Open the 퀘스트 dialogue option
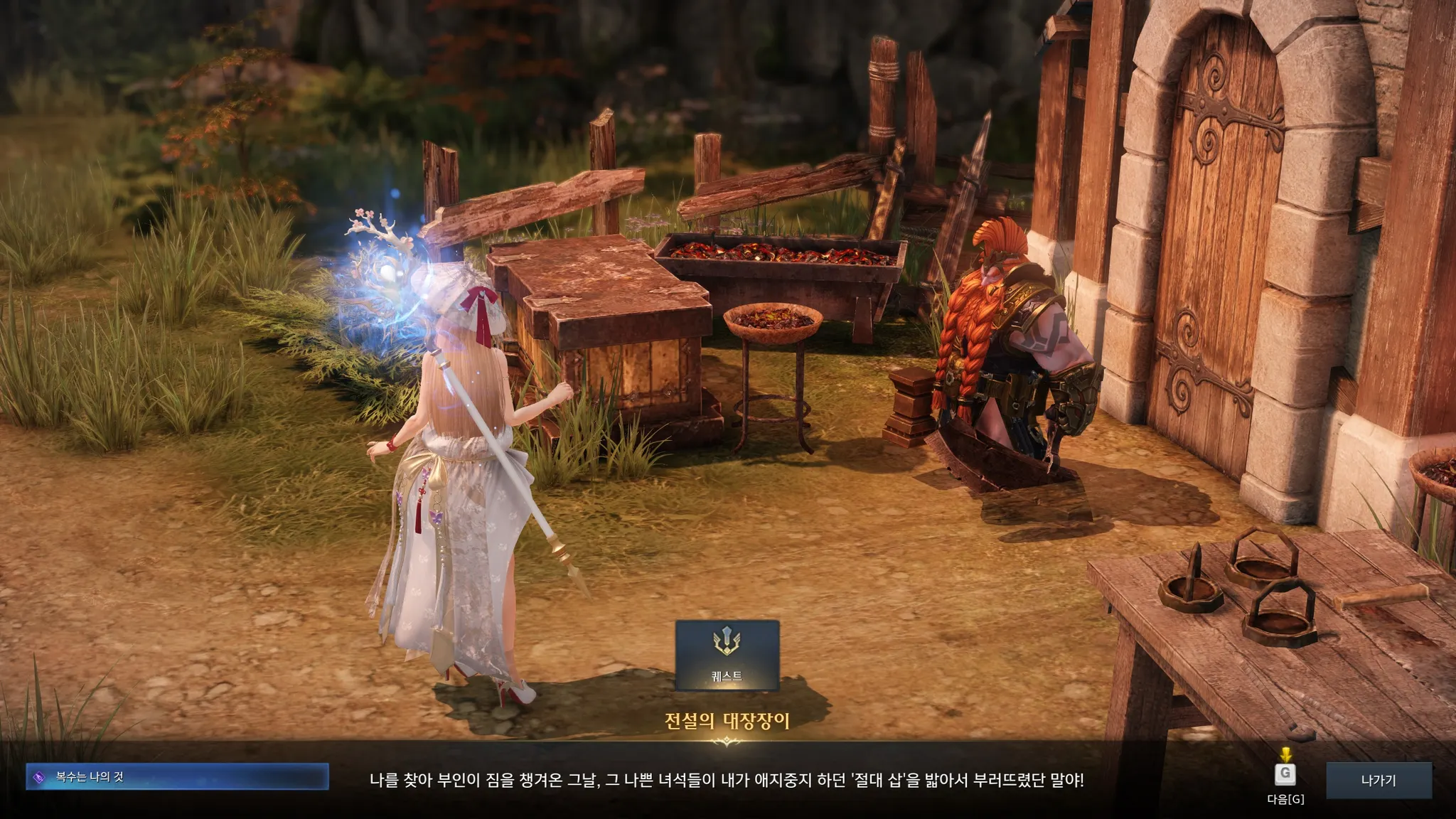This screenshot has height=819, width=1456. tap(727, 655)
